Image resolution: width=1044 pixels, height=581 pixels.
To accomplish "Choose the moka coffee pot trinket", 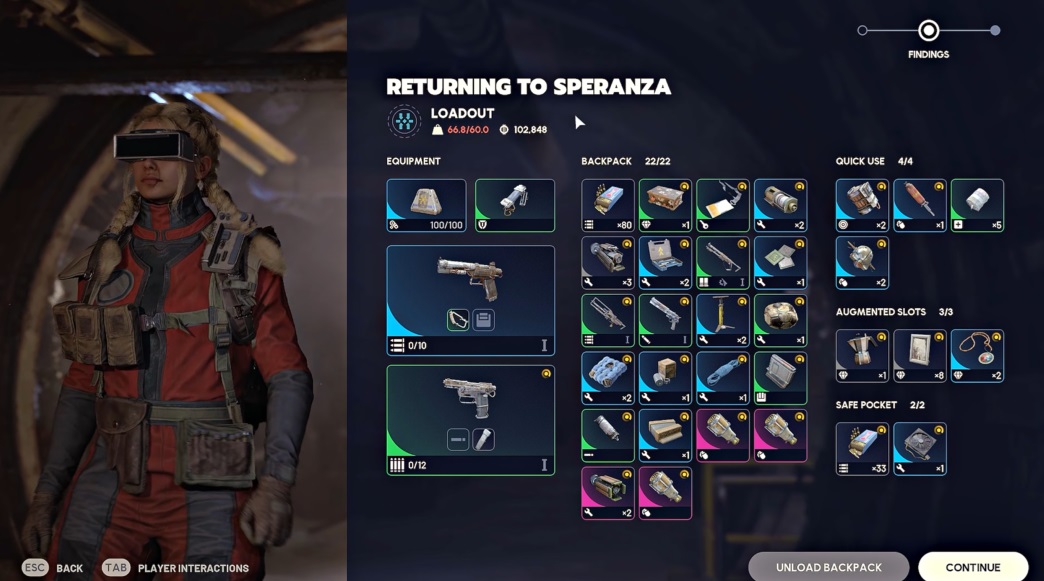I will (x=861, y=355).
